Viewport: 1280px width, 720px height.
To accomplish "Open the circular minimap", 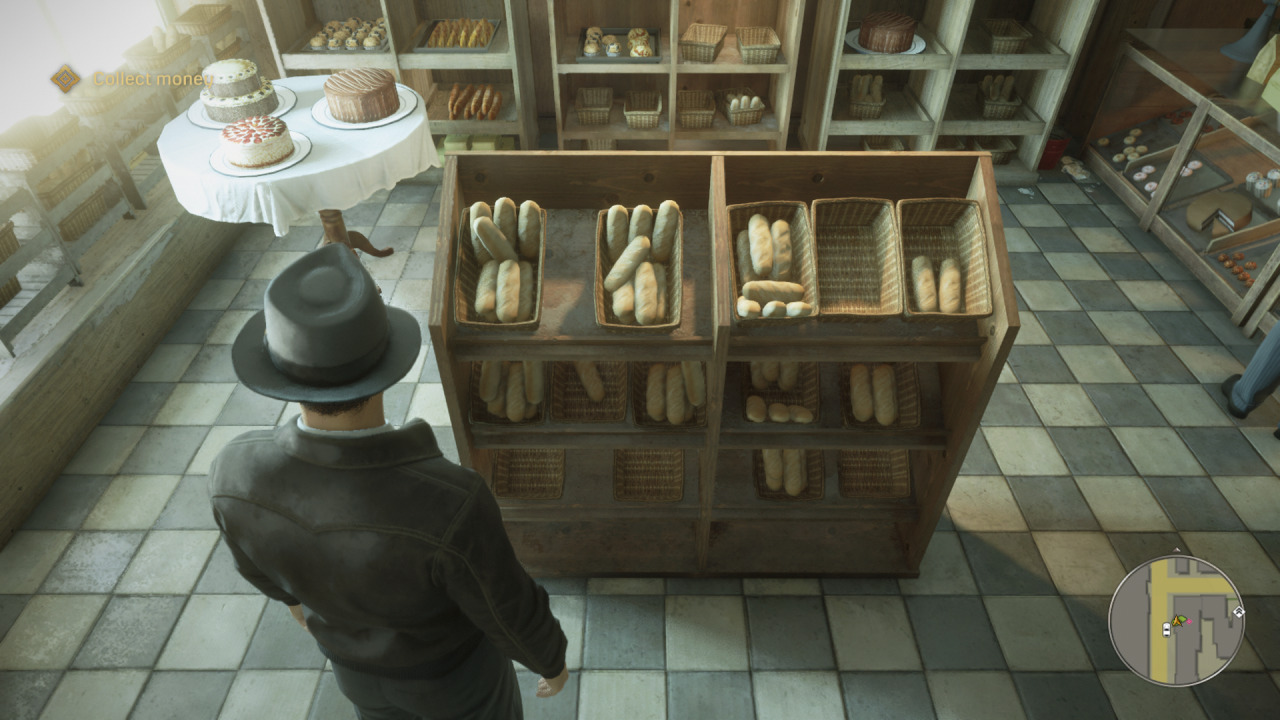I will (x=1176, y=619).
